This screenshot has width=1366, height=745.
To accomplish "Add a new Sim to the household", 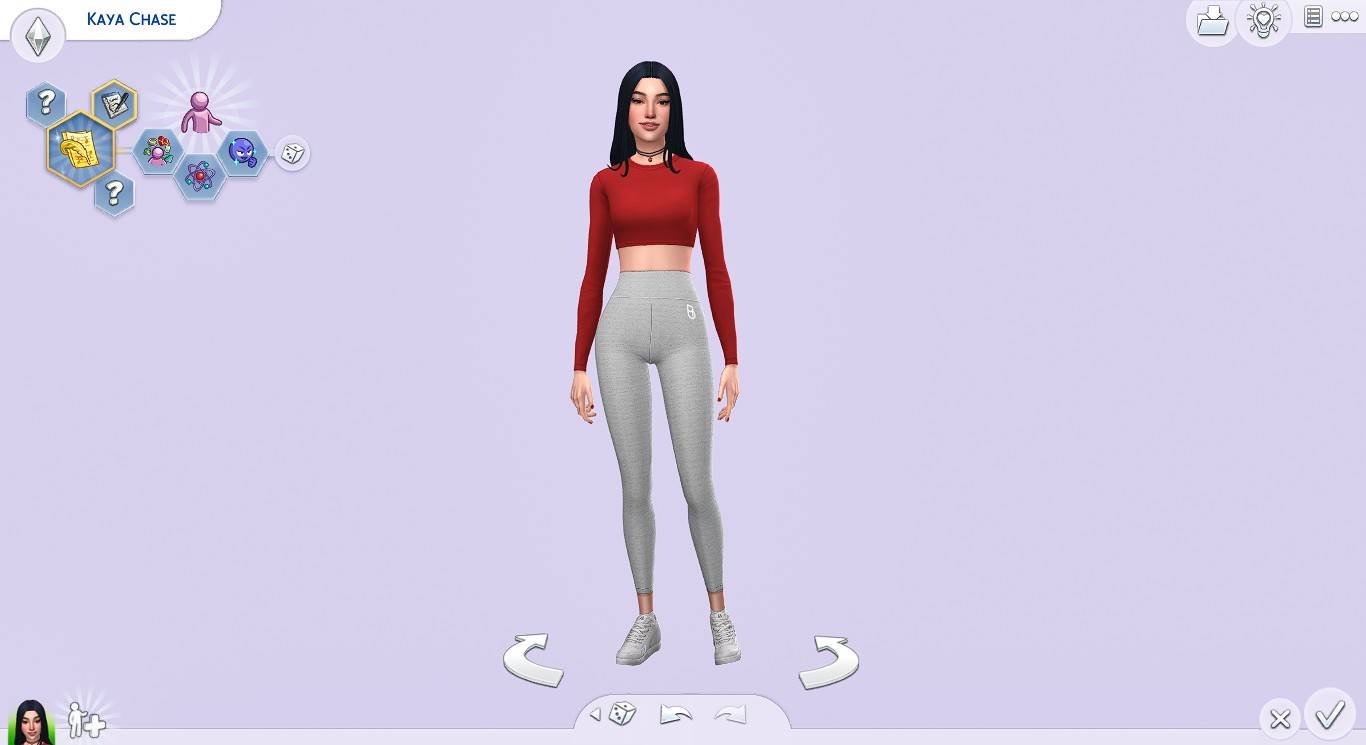I will point(86,719).
